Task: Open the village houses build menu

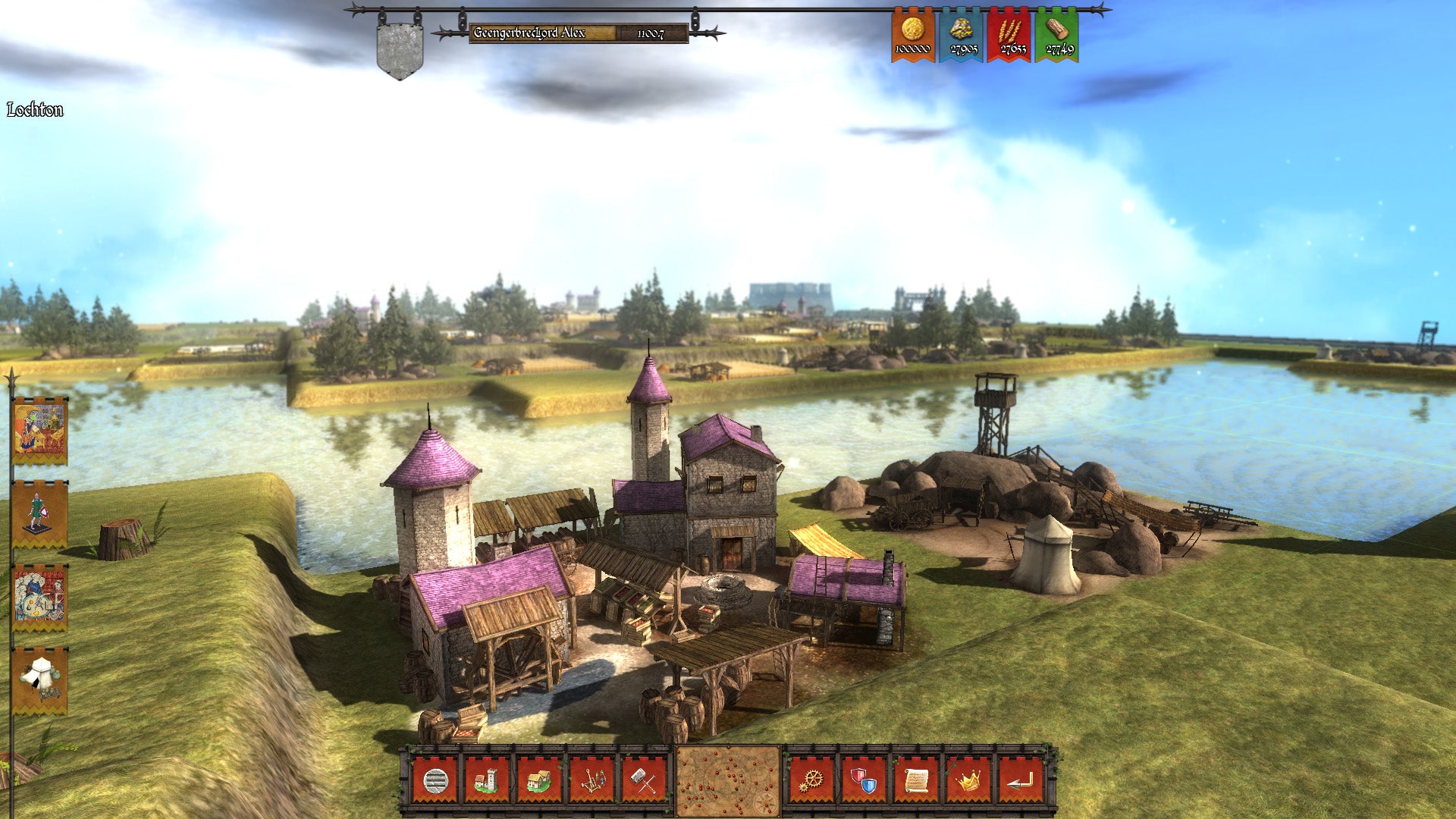Action: click(539, 780)
